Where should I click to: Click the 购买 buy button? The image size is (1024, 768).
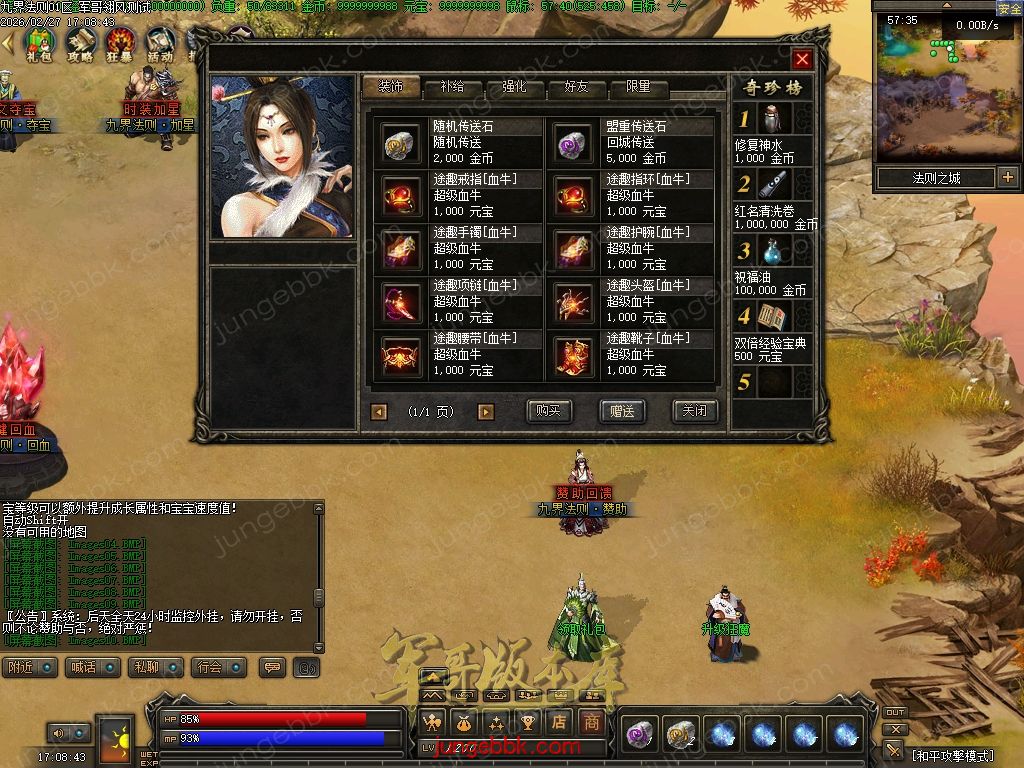click(x=549, y=411)
